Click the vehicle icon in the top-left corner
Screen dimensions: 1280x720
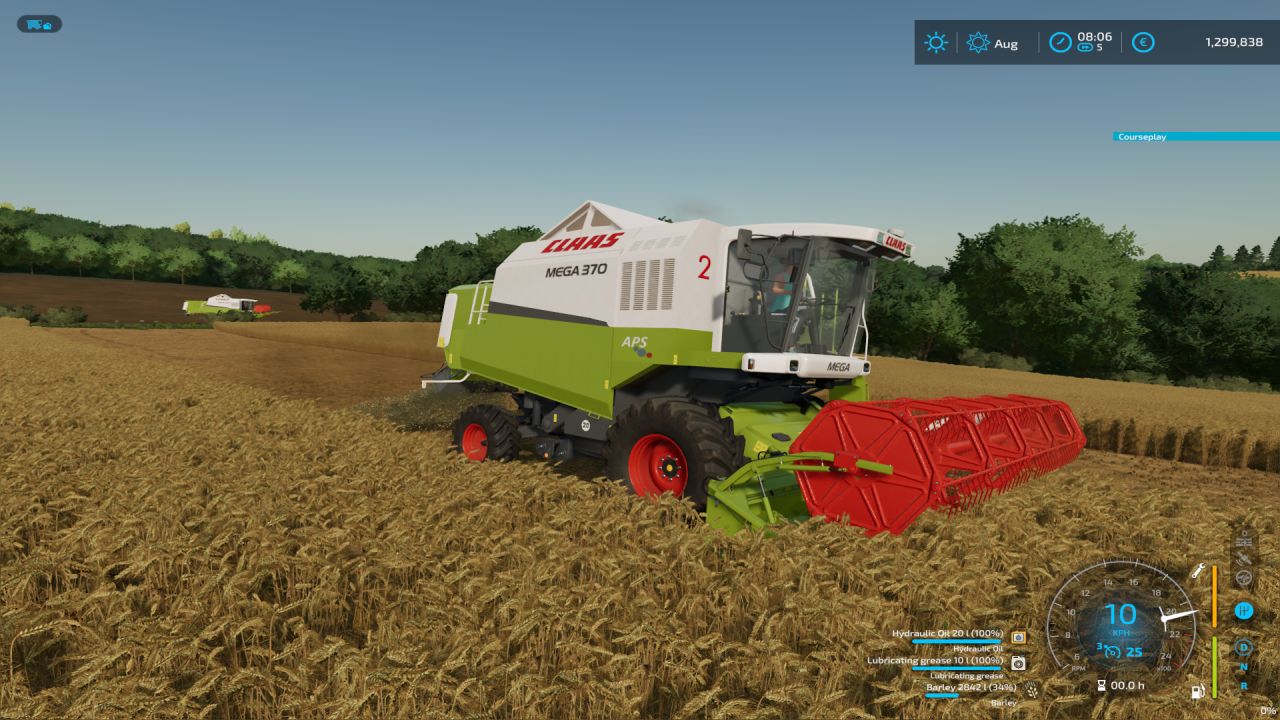(x=38, y=23)
